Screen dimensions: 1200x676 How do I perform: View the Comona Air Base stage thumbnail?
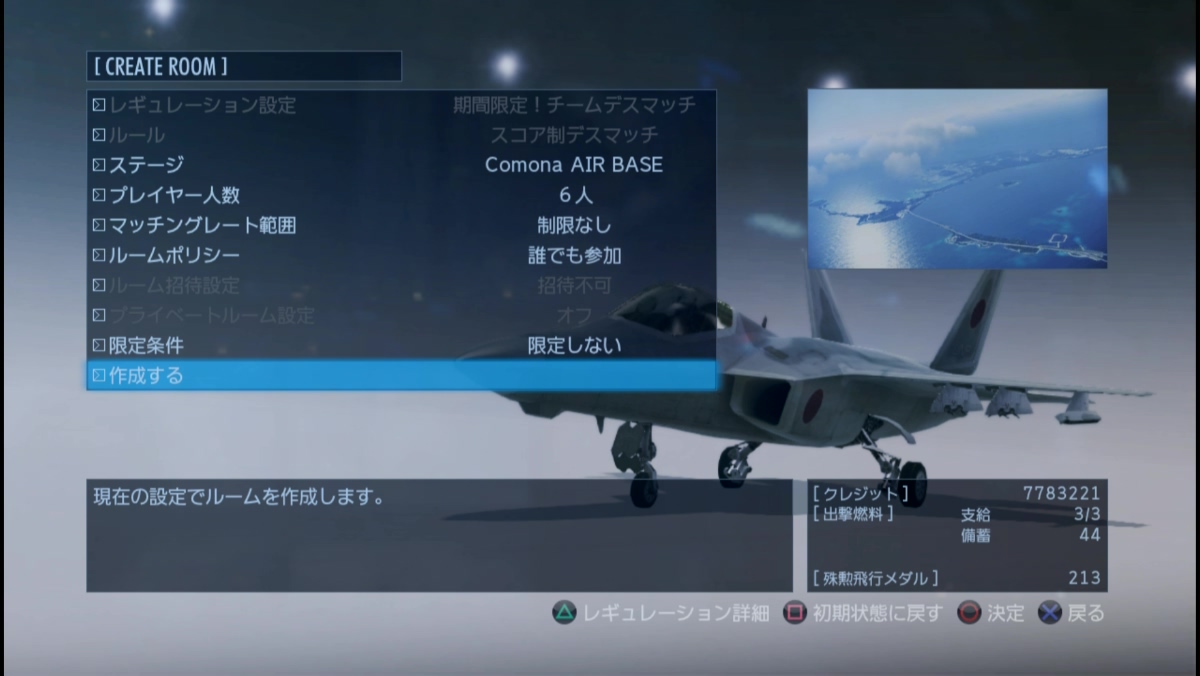tap(957, 178)
